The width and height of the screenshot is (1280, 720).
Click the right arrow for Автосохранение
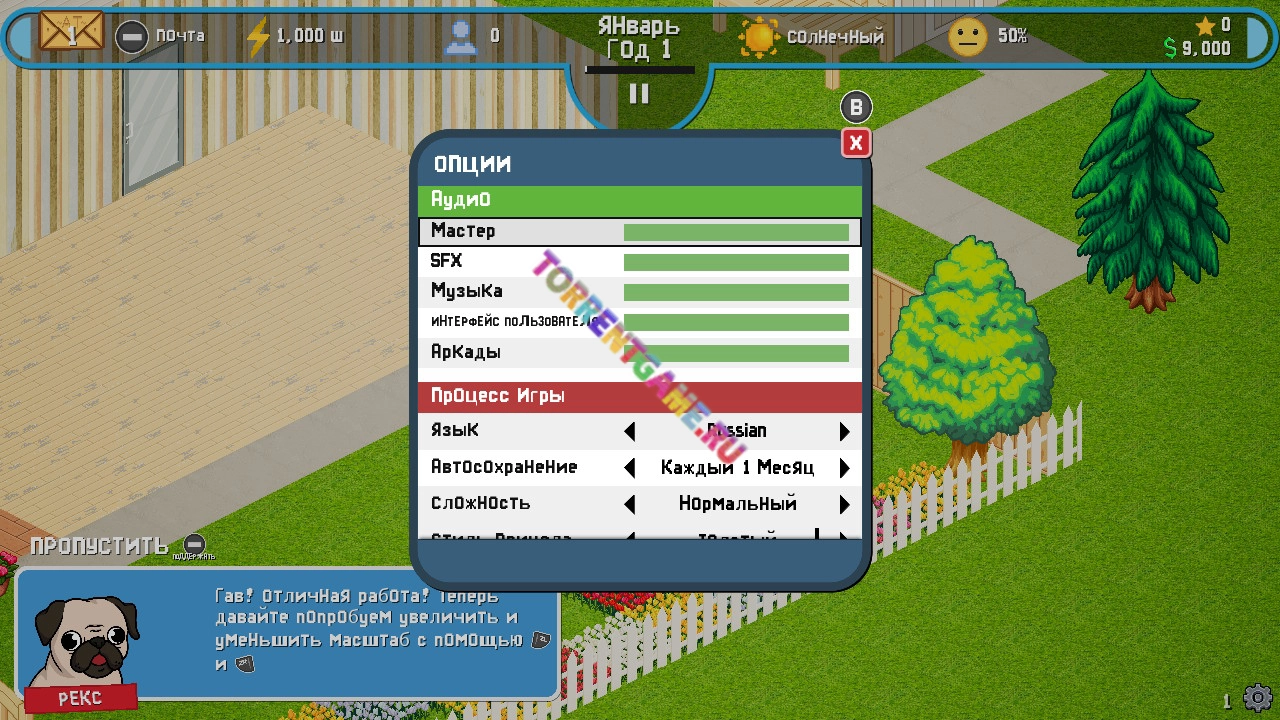point(844,468)
